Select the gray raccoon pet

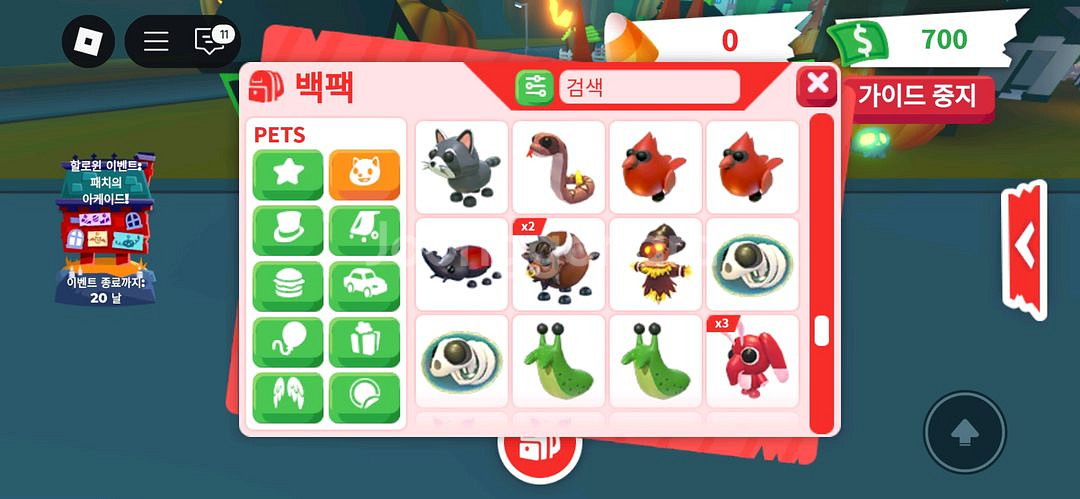[461, 167]
